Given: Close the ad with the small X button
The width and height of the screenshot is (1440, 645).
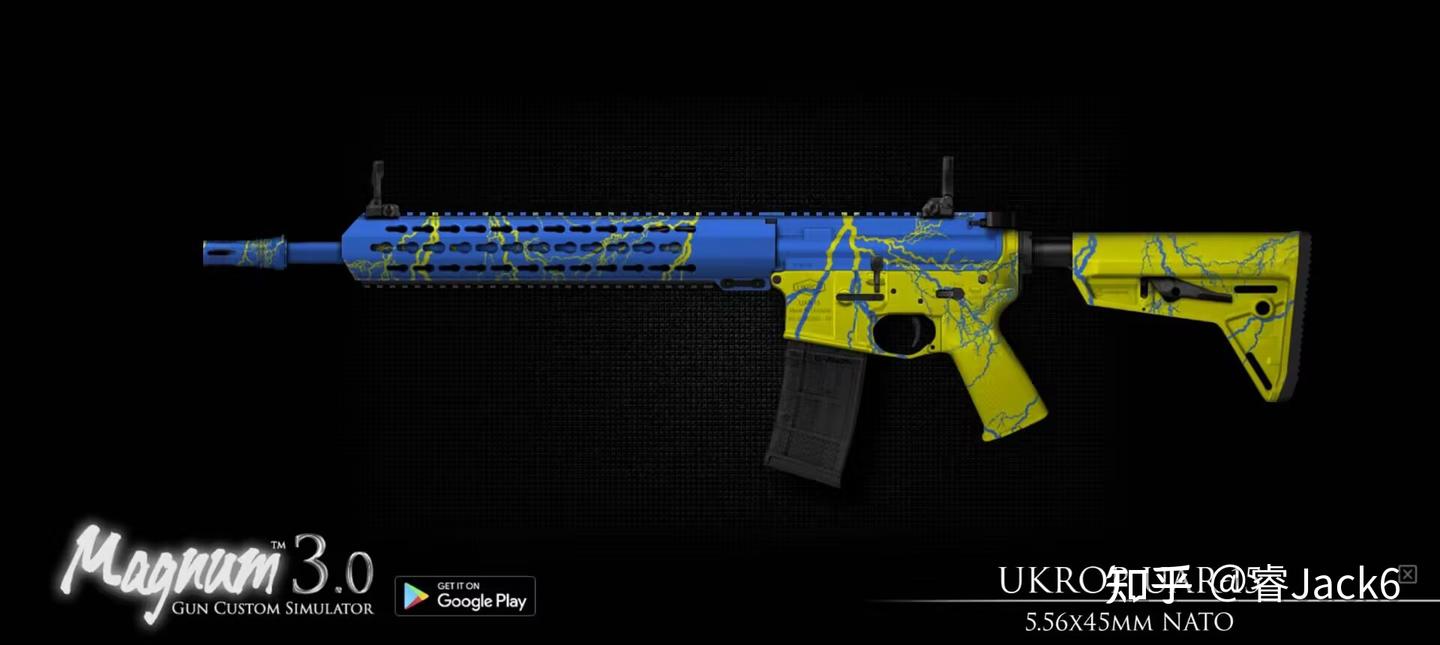Looking at the screenshot, I should click(x=1407, y=574).
